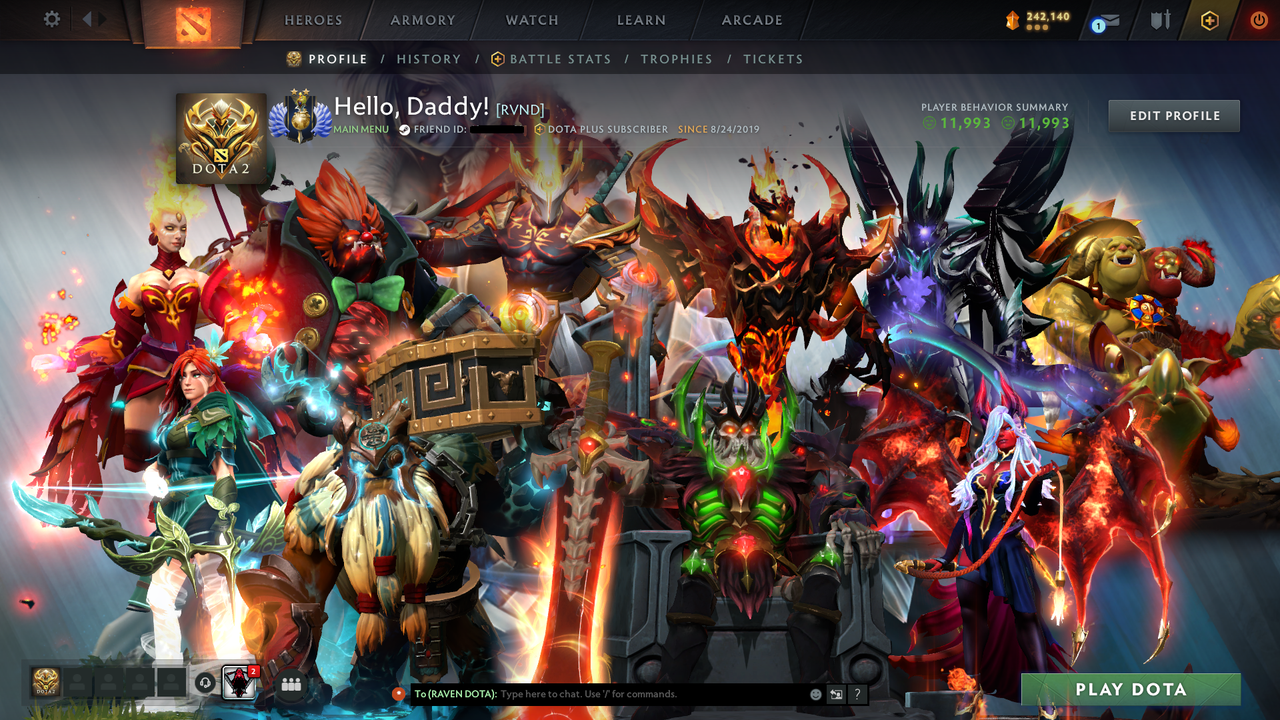Open the Dota 2 settings gear
The height and width of the screenshot is (720, 1280).
[52, 18]
